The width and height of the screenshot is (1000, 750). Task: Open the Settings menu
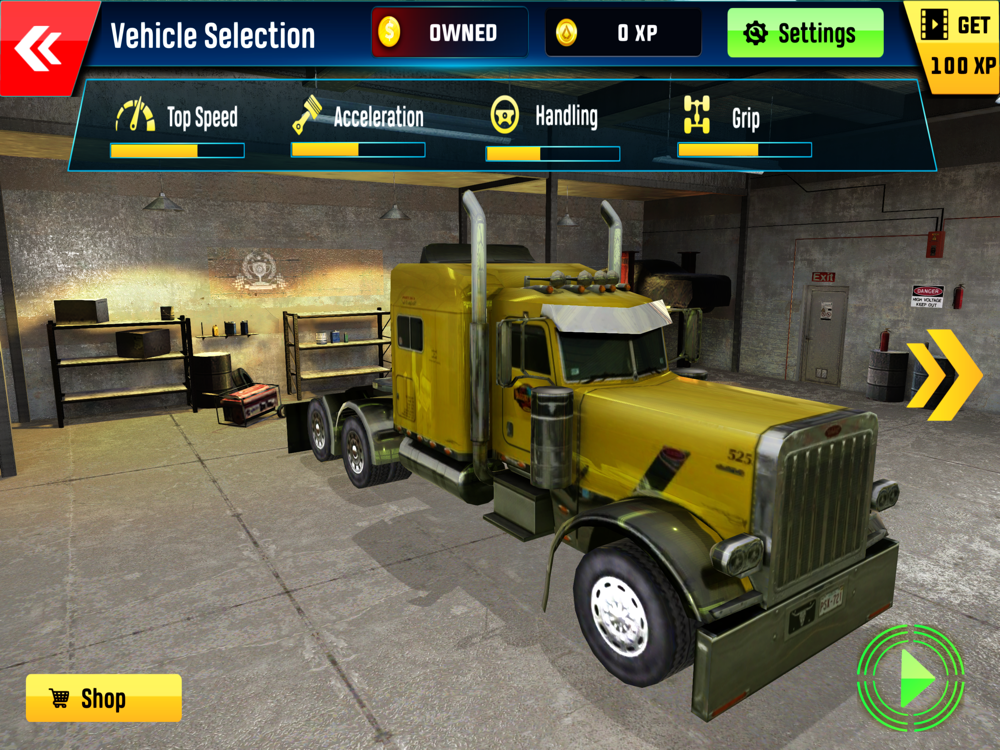tap(805, 33)
